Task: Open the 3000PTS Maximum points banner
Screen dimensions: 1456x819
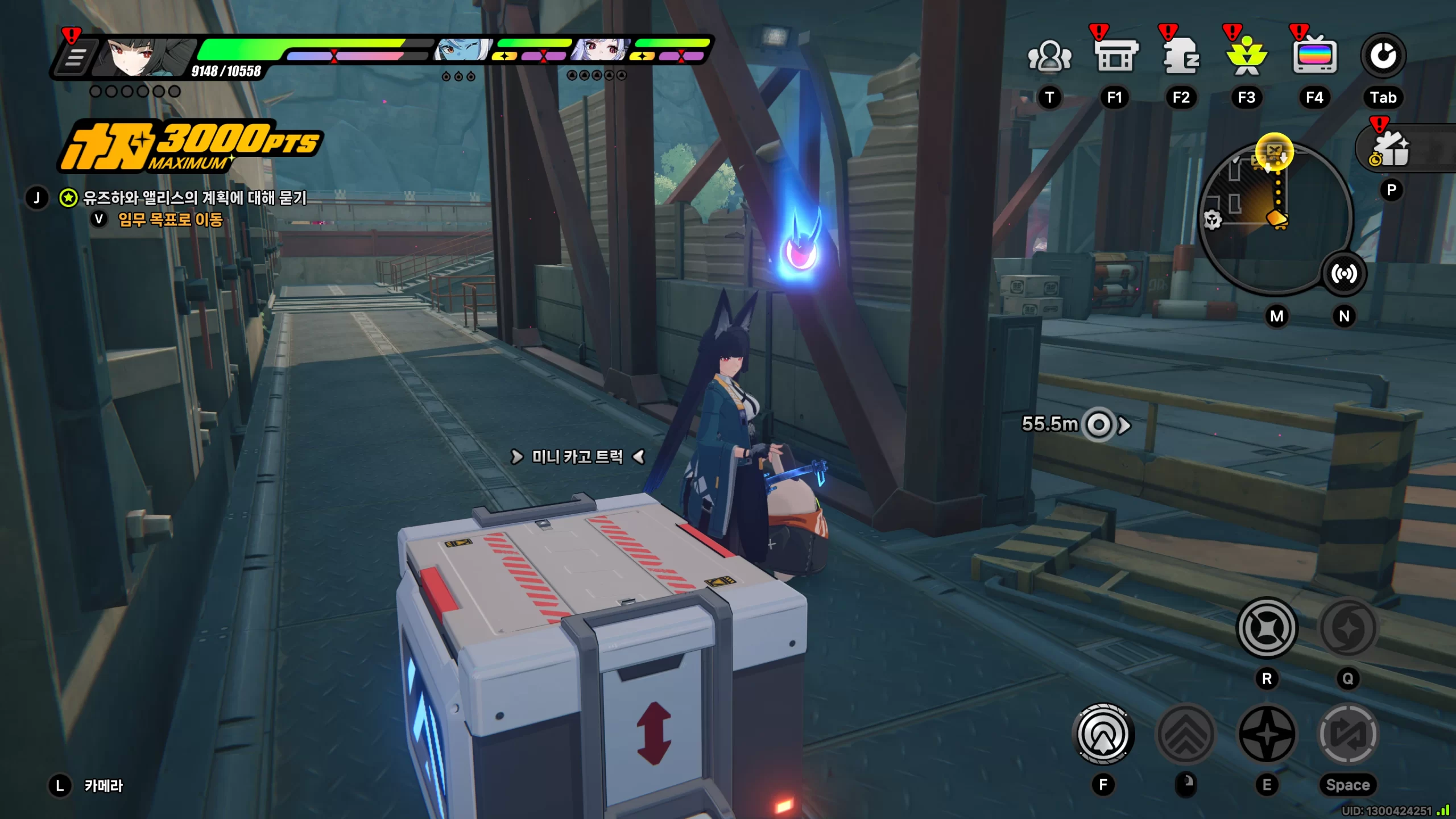Action: pyautogui.click(x=191, y=146)
